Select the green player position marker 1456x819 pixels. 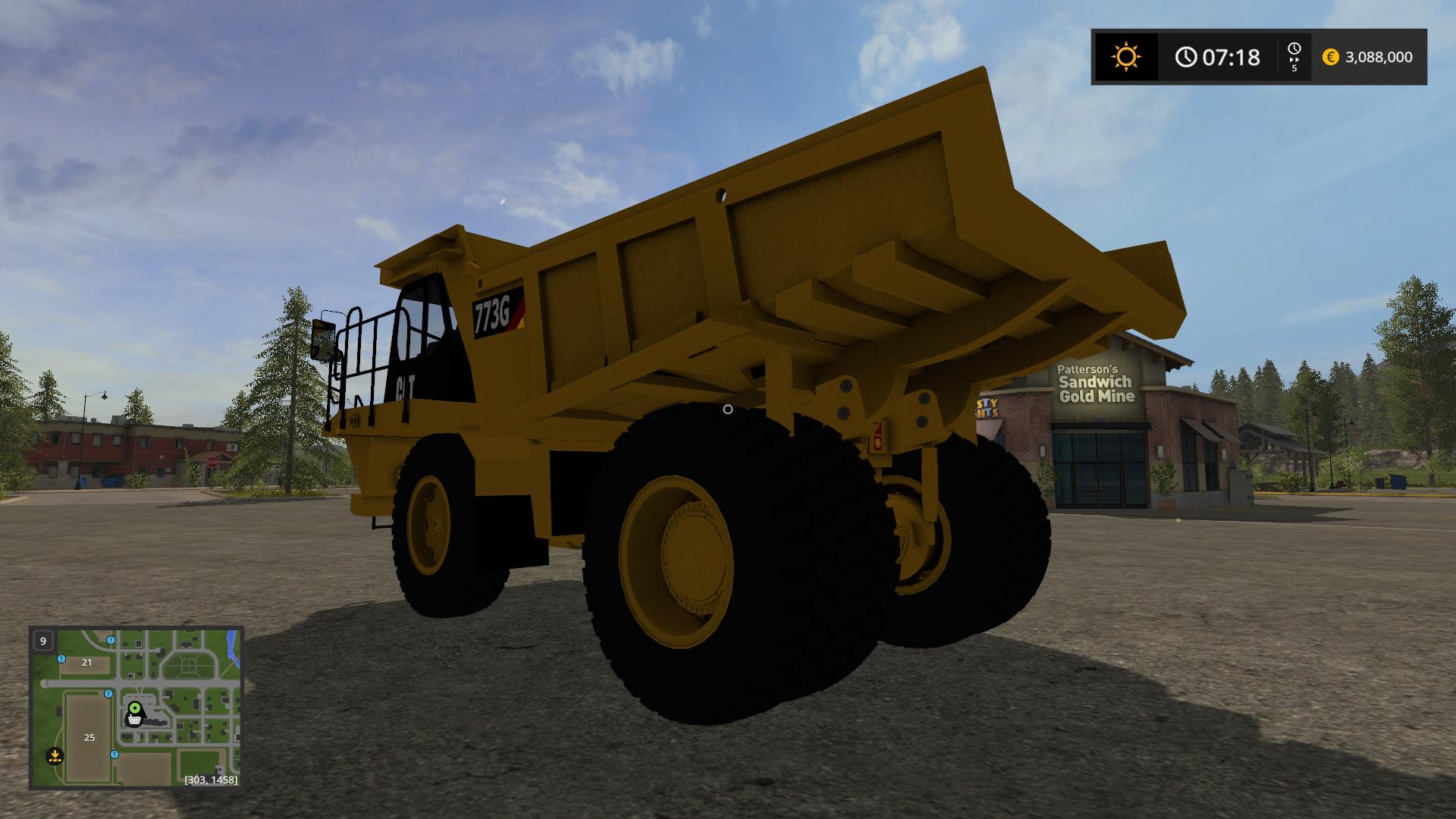coord(134,708)
